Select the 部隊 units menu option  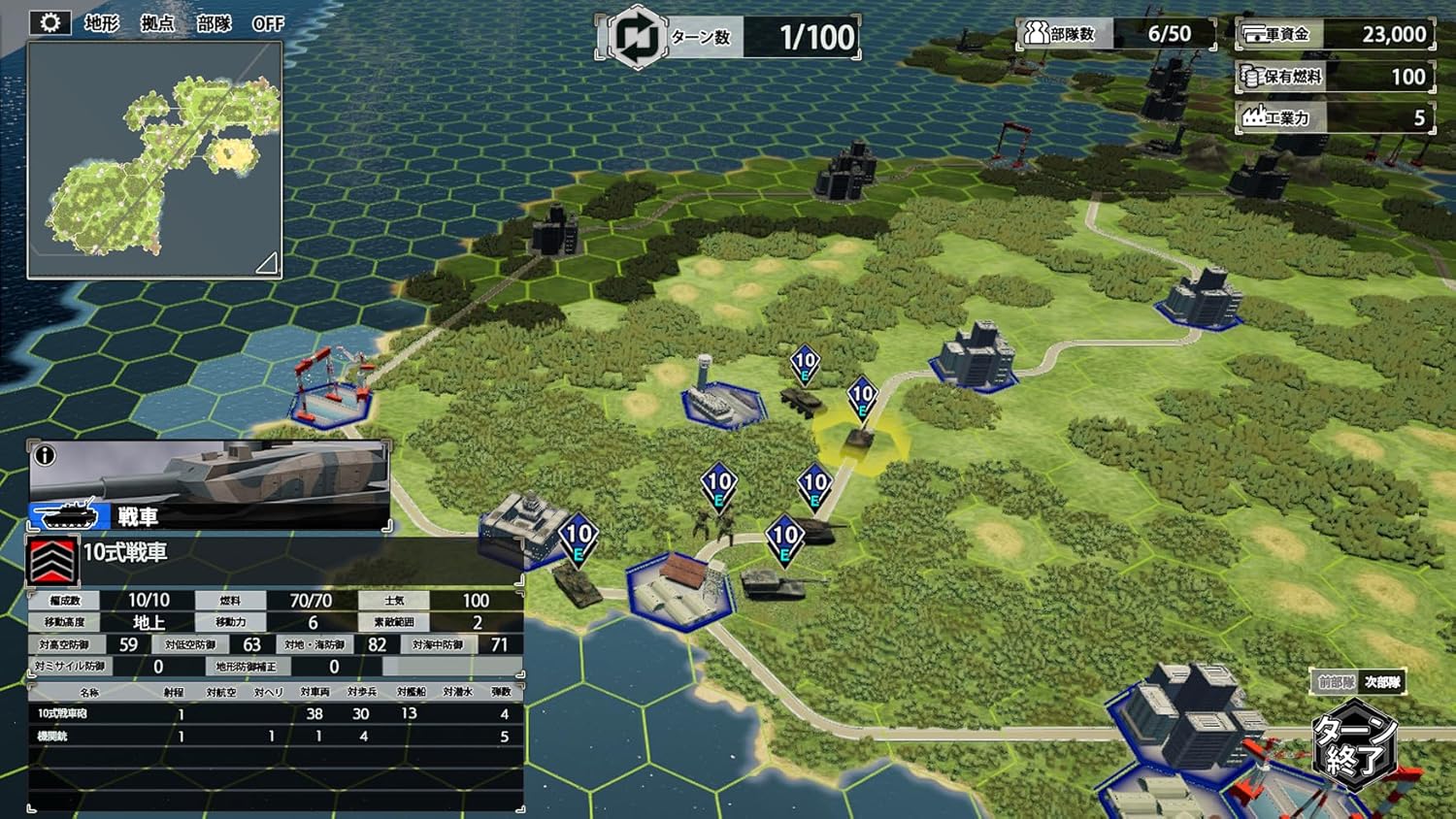click(x=215, y=23)
